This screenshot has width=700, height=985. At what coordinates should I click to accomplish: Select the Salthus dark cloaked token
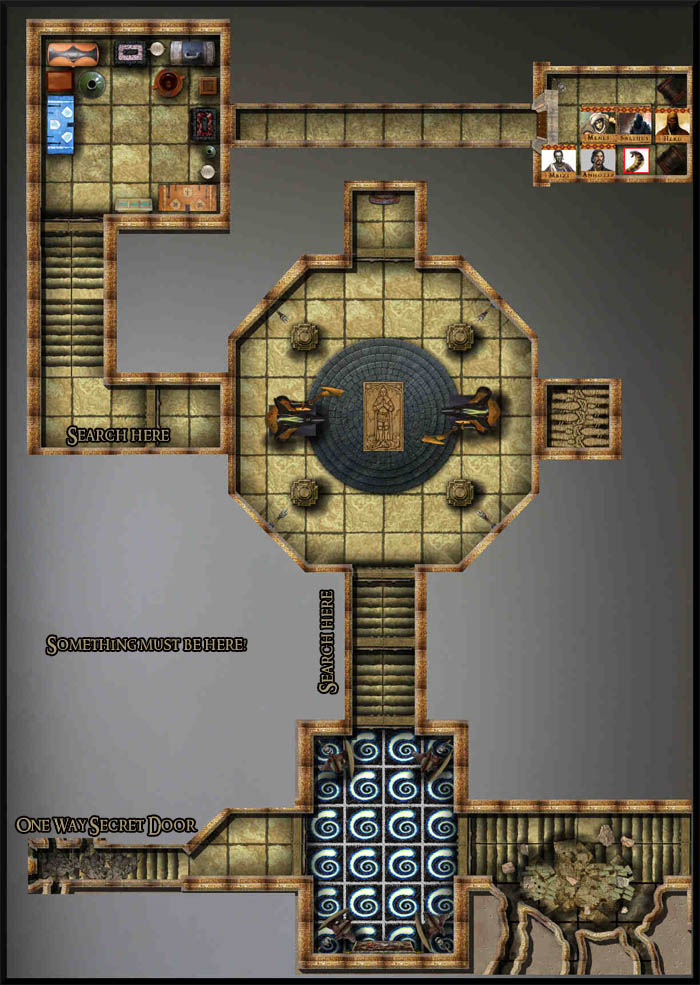tap(634, 123)
